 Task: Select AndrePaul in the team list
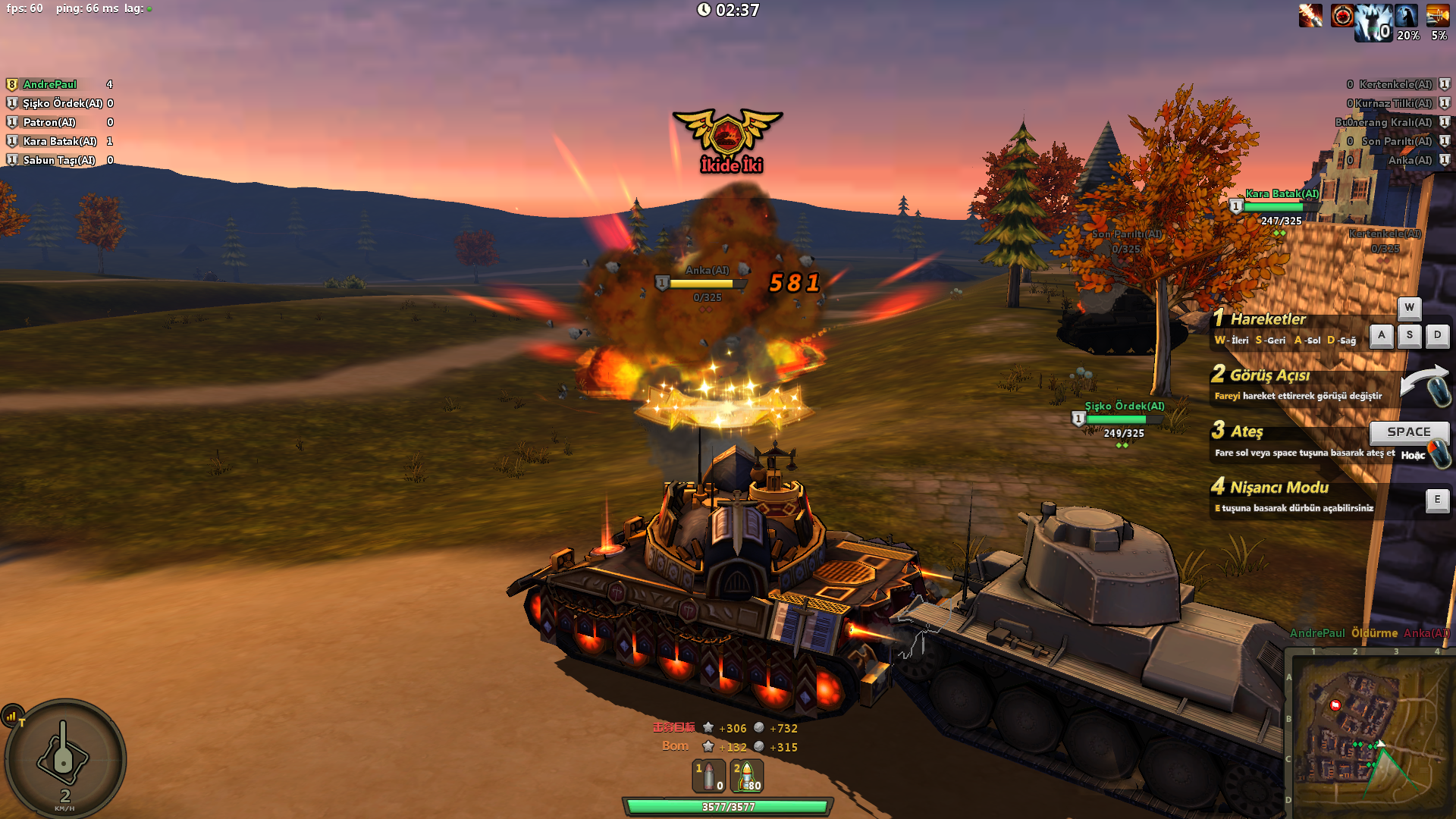tap(49, 84)
